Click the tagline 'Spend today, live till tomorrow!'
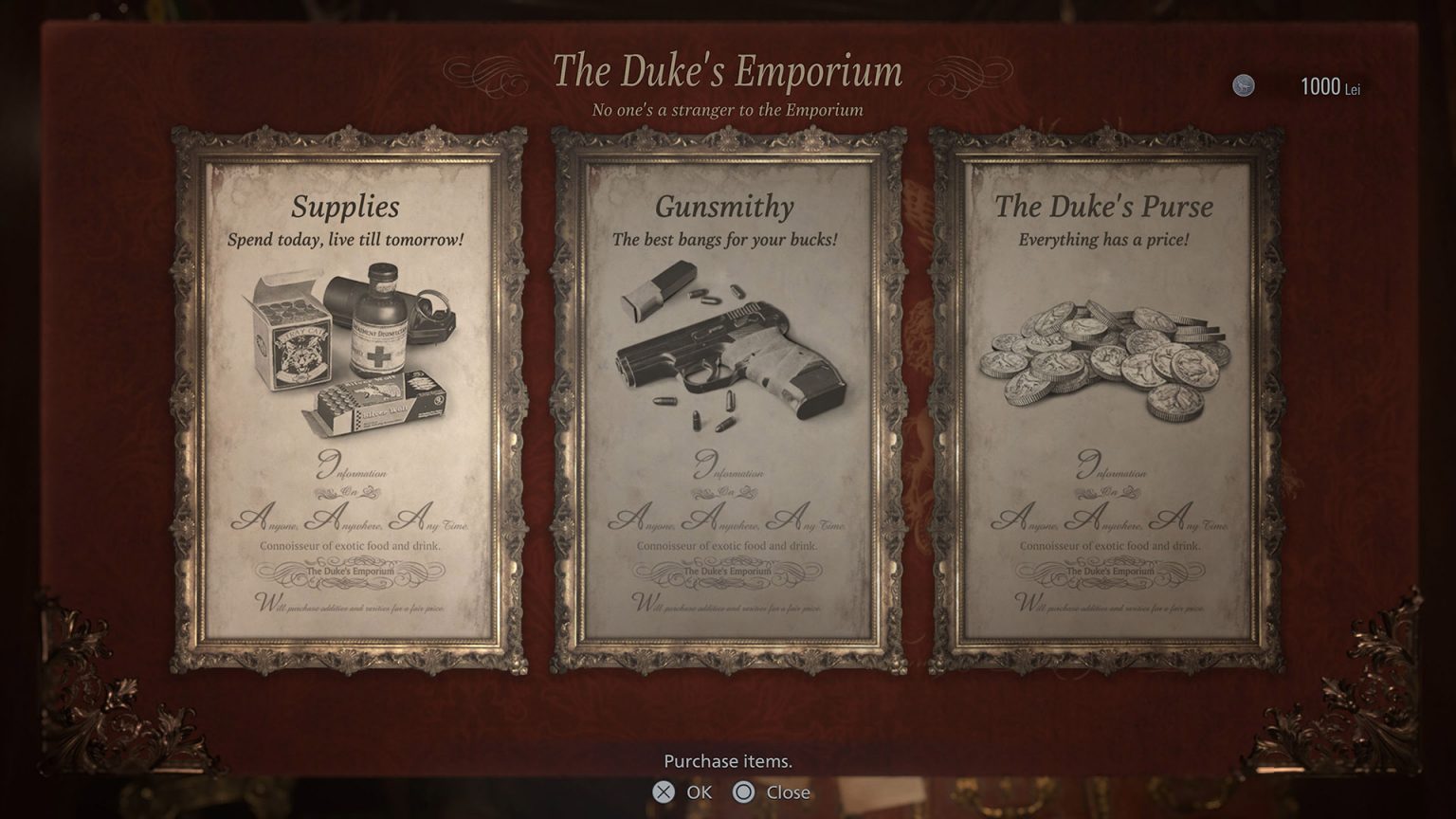This screenshot has height=819, width=1456. point(346,241)
